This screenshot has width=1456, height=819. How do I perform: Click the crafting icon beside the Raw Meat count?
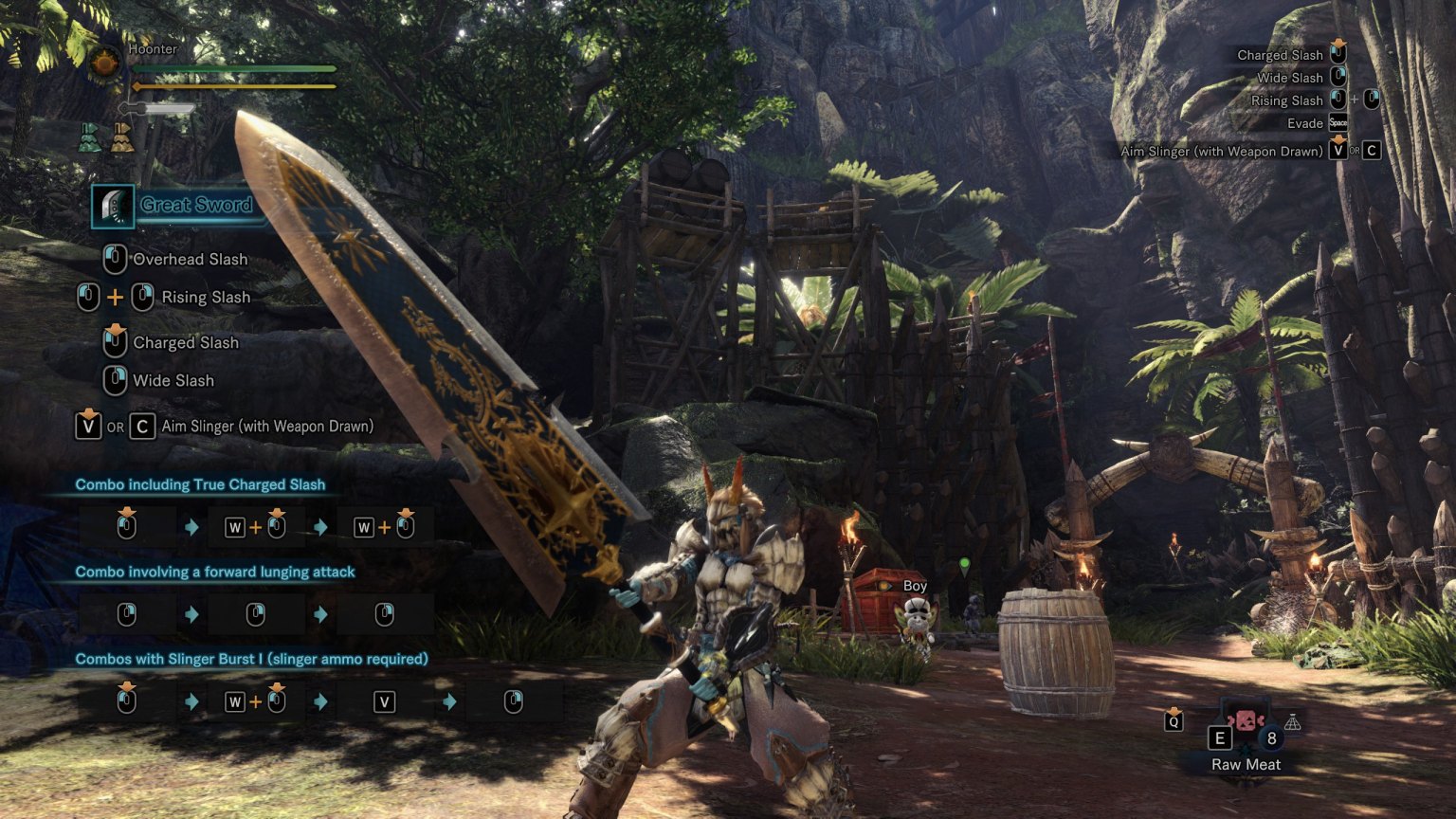click(1295, 721)
